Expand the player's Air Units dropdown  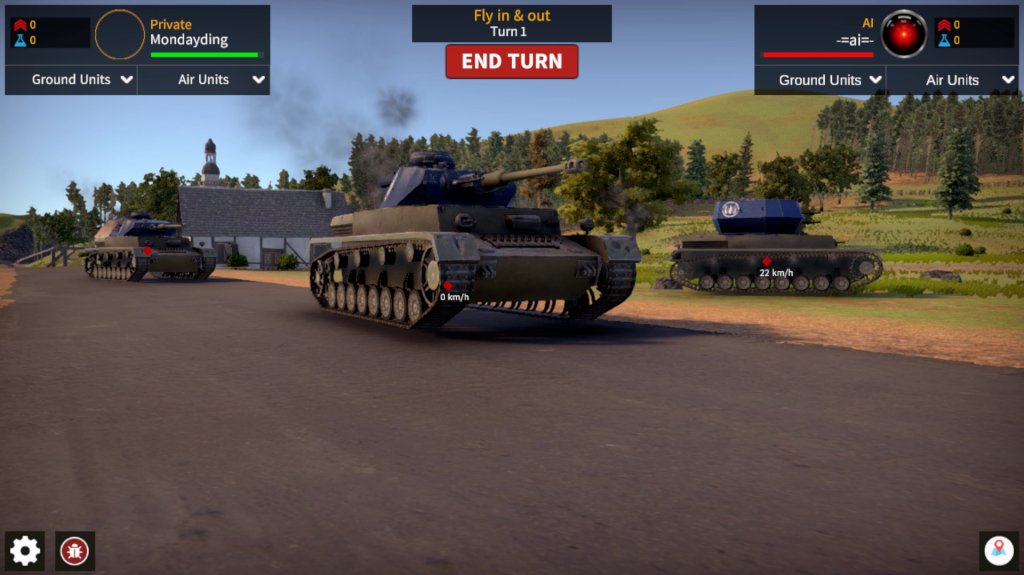click(204, 80)
